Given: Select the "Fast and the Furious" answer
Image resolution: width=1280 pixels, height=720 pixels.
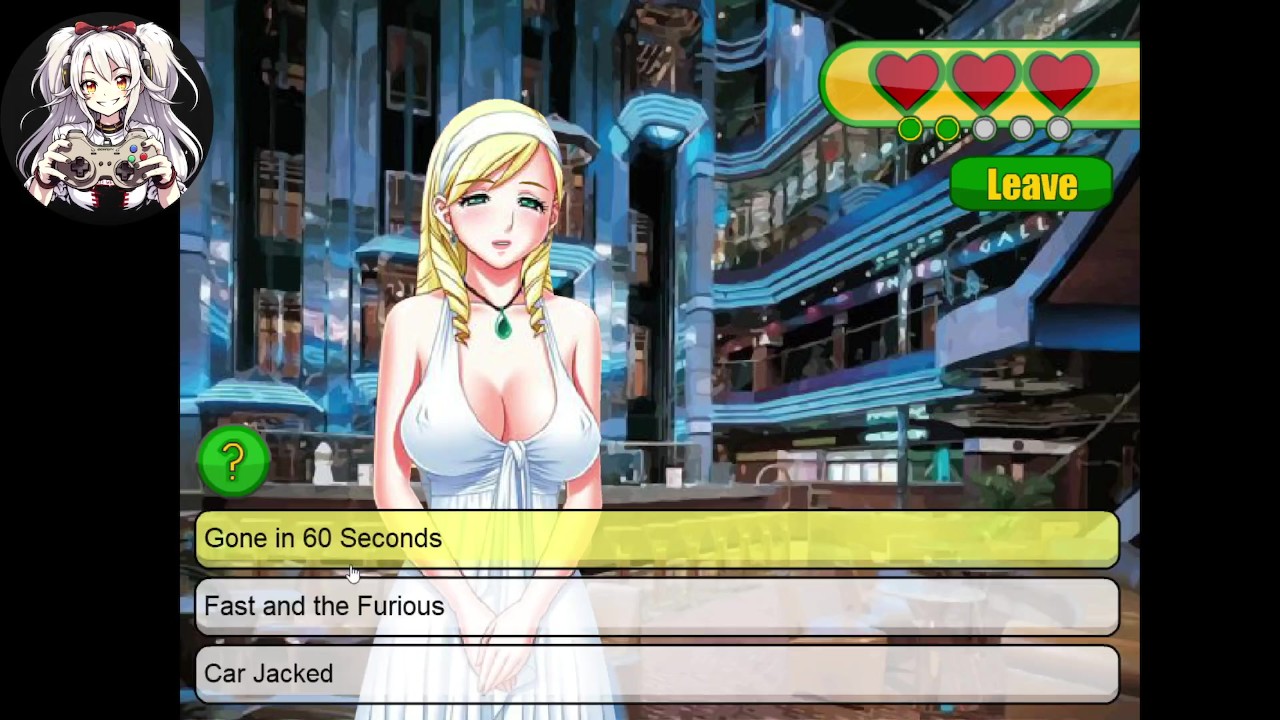Looking at the screenshot, I should [656, 606].
